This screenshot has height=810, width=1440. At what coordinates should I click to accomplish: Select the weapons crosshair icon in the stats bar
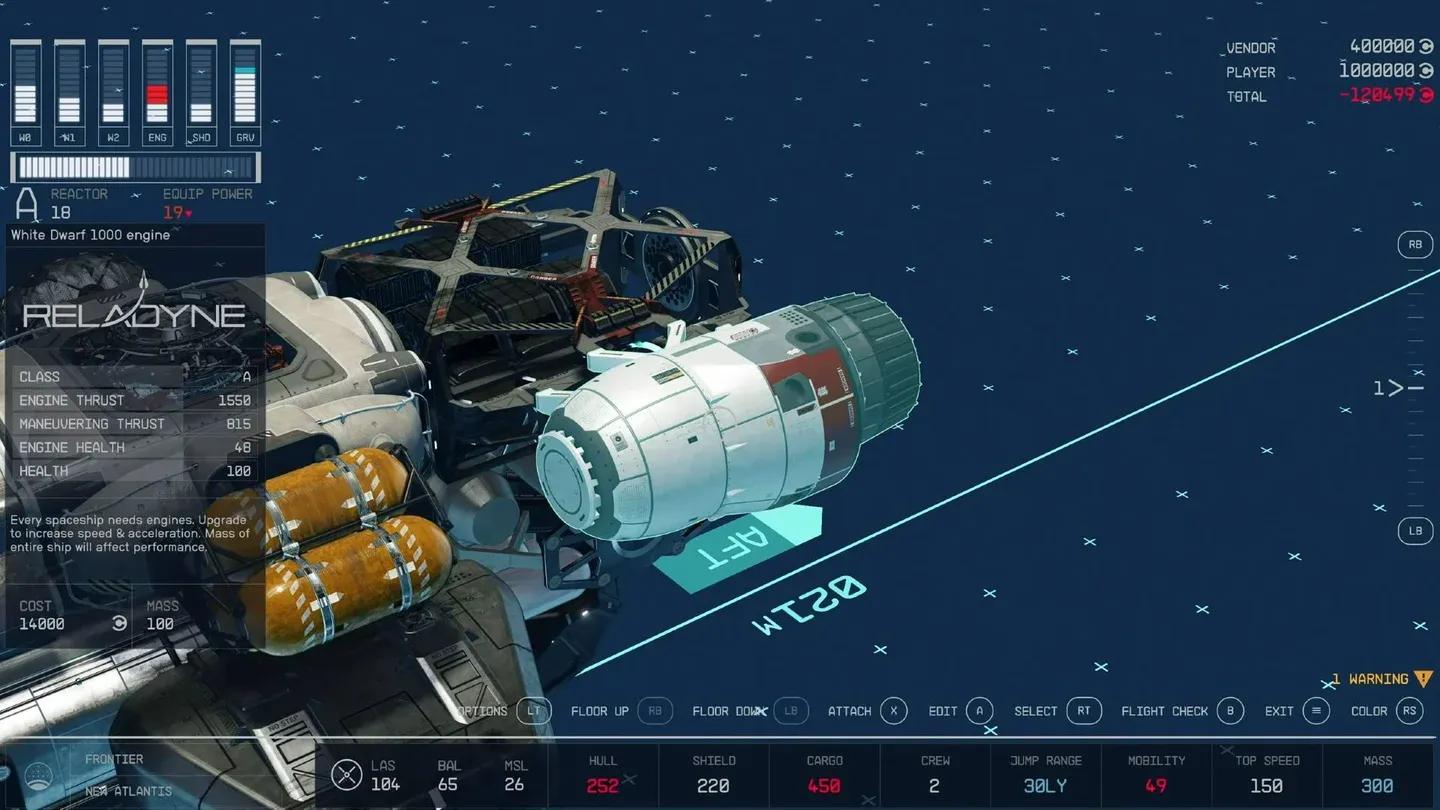[x=347, y=774]
